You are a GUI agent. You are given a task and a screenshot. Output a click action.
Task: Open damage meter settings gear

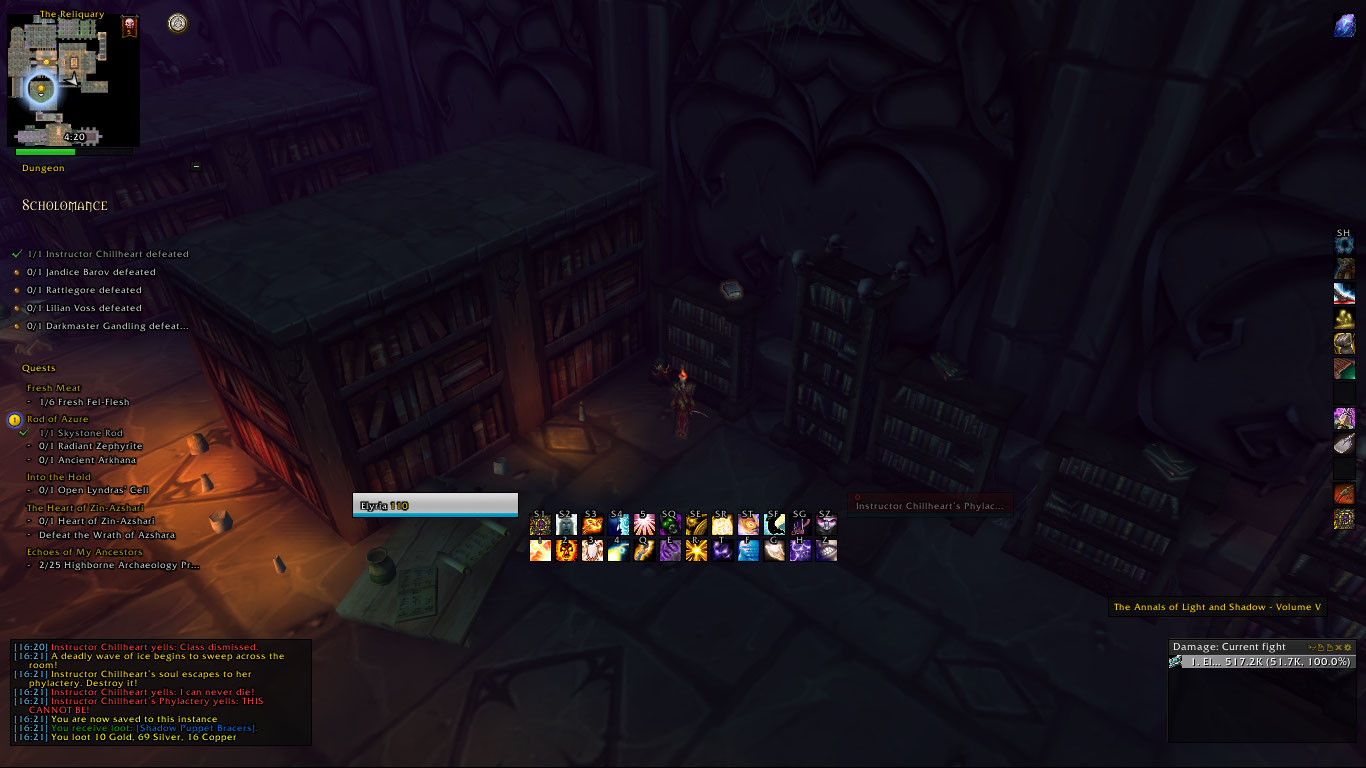1347,647
